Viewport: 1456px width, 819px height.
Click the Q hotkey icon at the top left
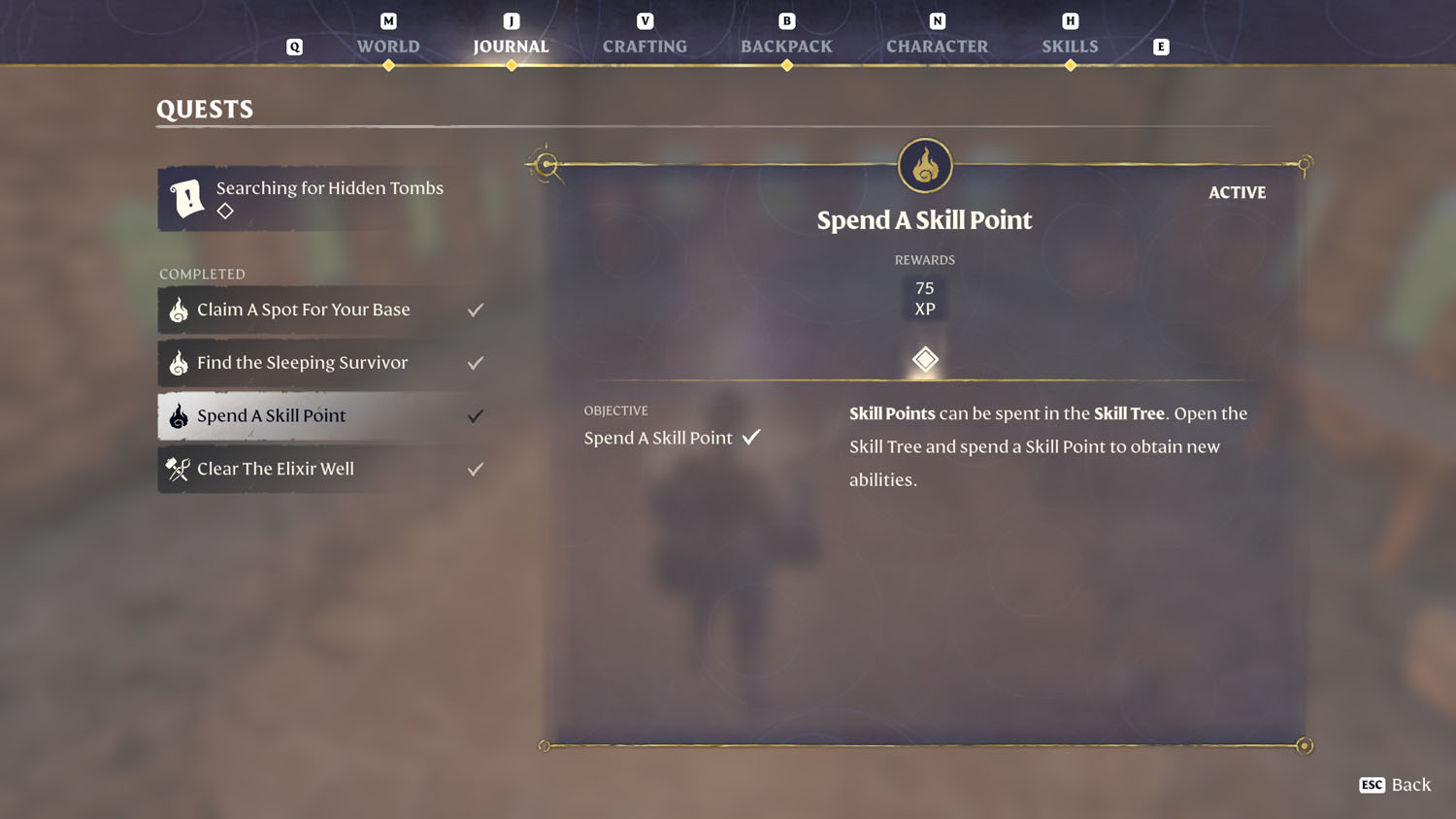pyautogui.click(x=294, y=46)
